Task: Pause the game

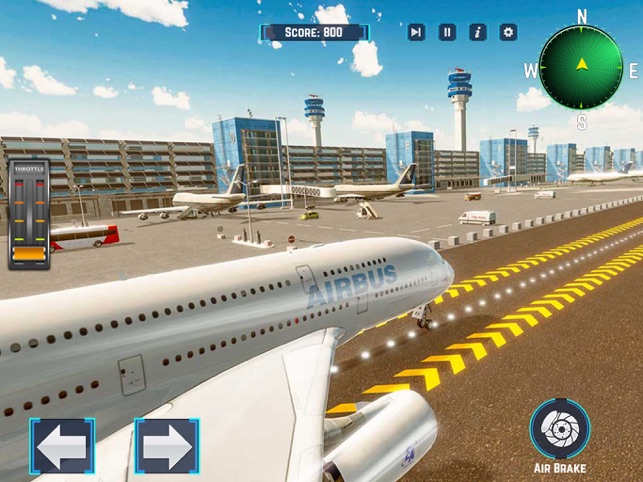Action: (x=447, y=32)
